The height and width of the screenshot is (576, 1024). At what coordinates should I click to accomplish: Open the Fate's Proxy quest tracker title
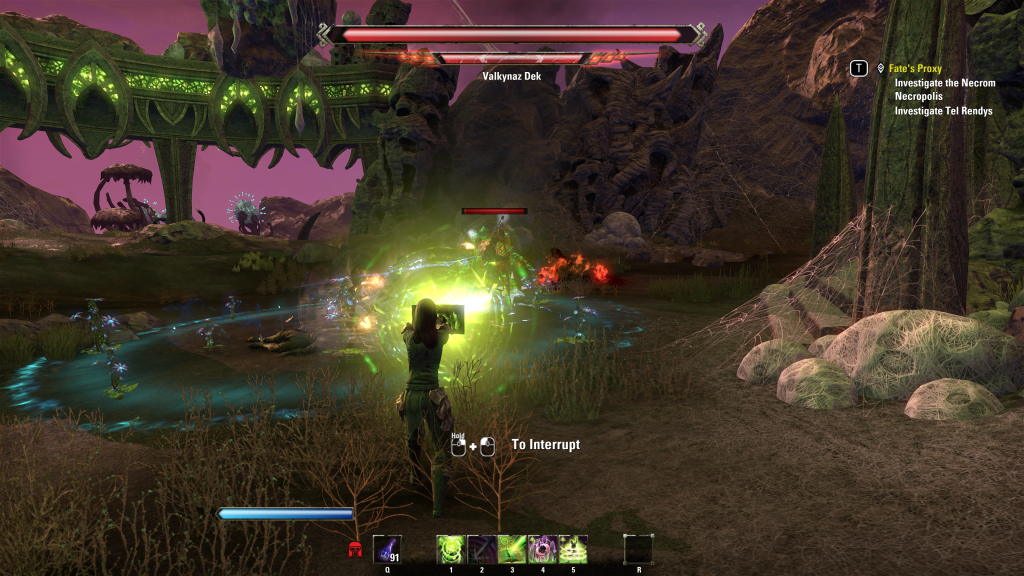point(915,69)
